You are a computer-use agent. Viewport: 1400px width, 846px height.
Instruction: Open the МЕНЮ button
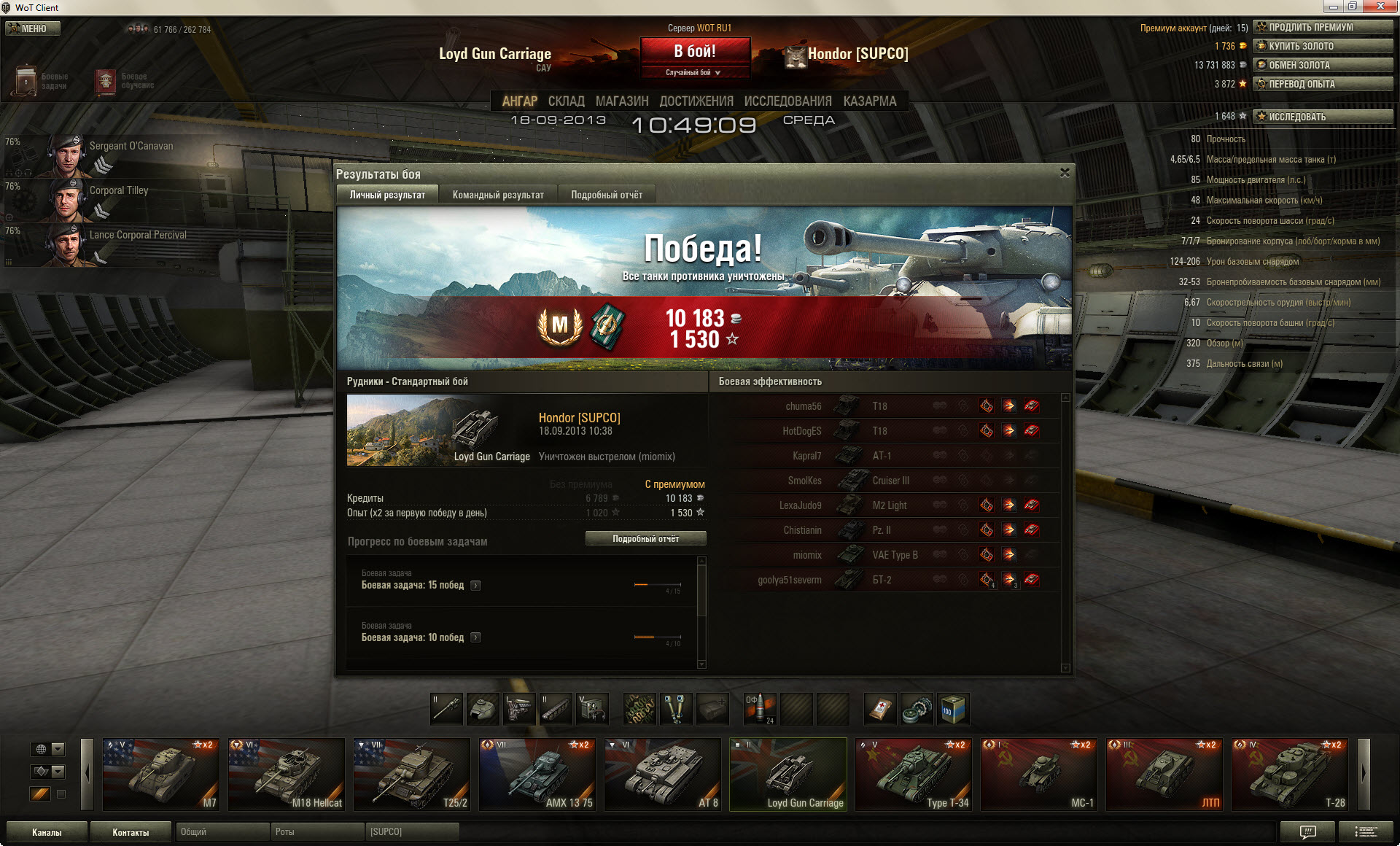33,28
